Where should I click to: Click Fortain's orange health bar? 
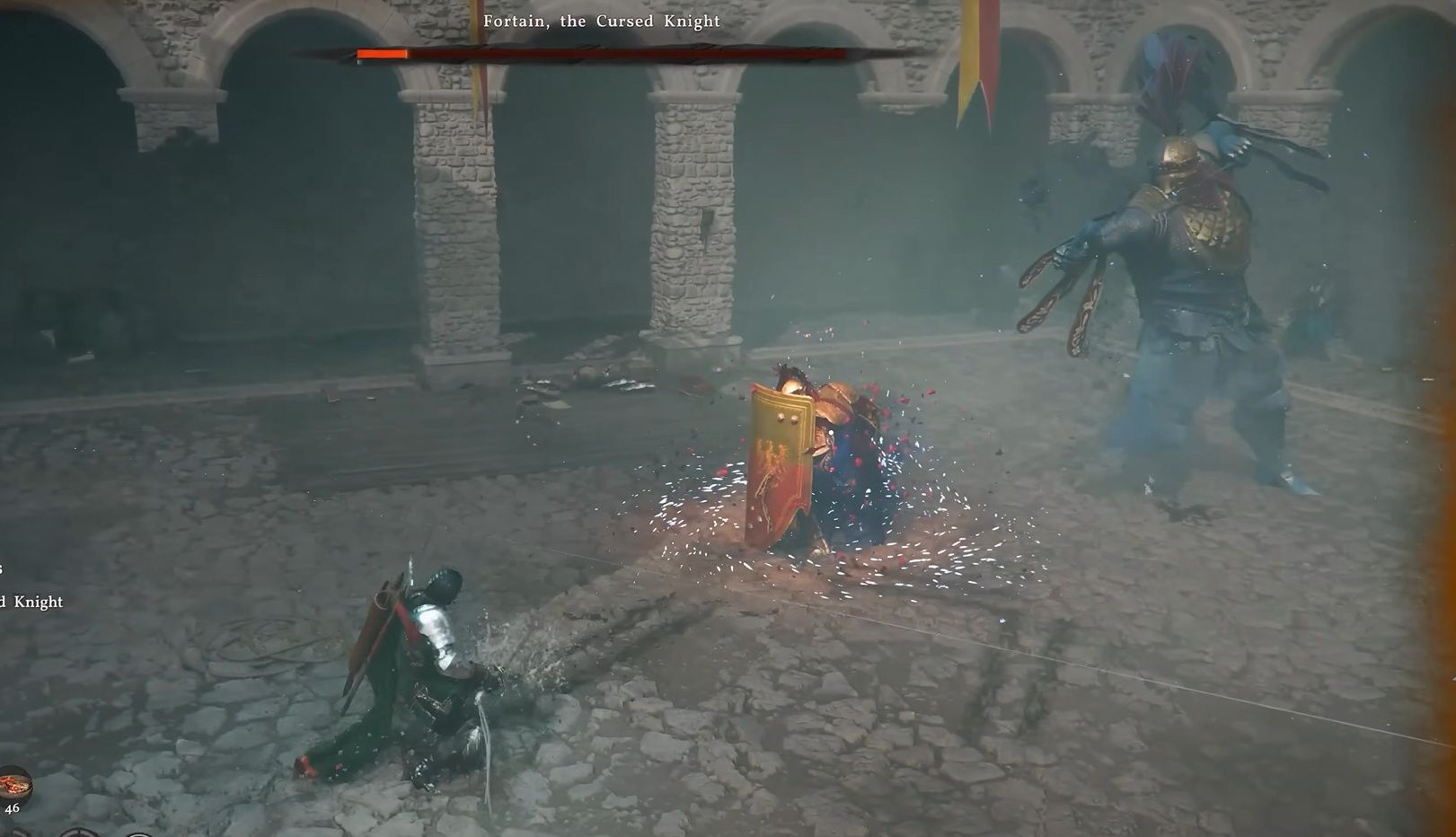tap(382, 54)
